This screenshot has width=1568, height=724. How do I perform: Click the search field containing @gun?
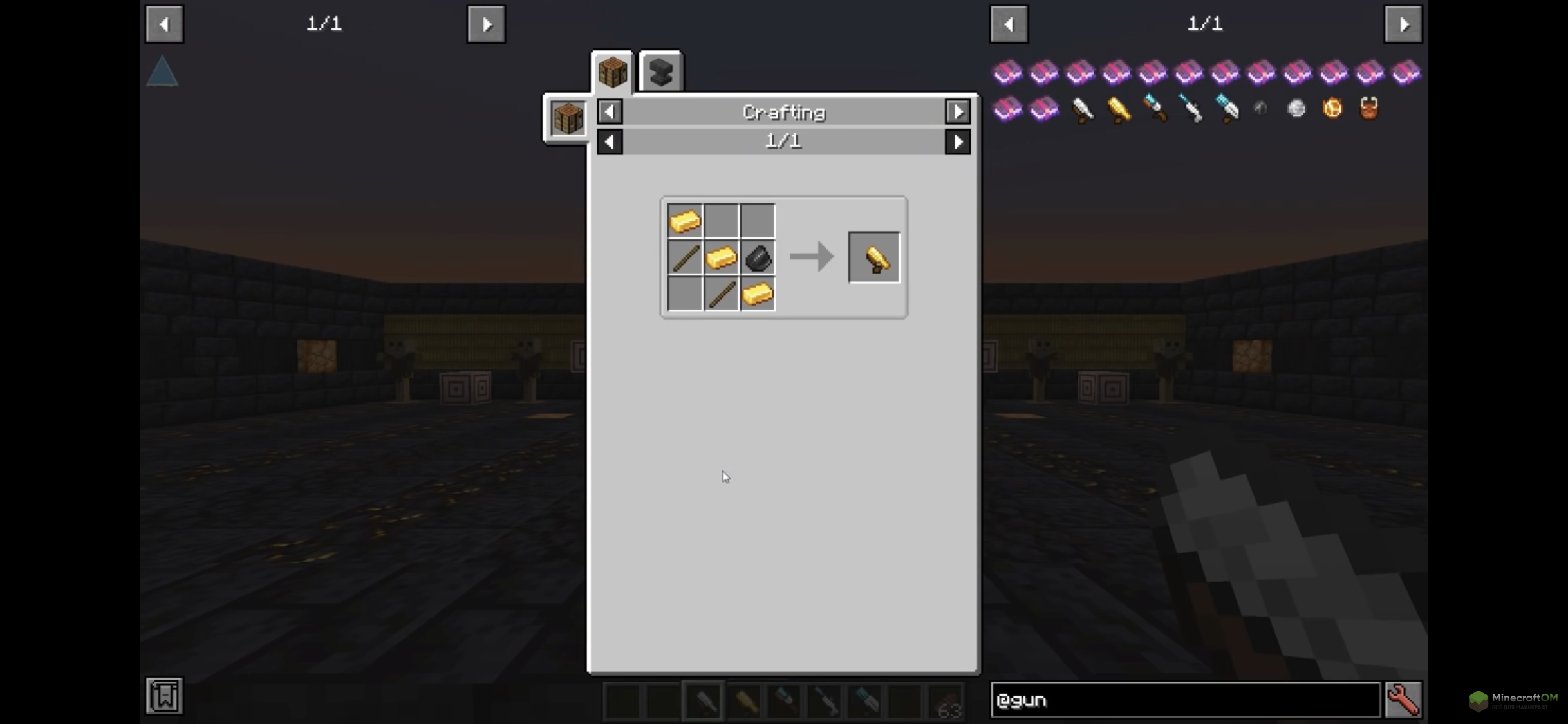(1185, 700)
